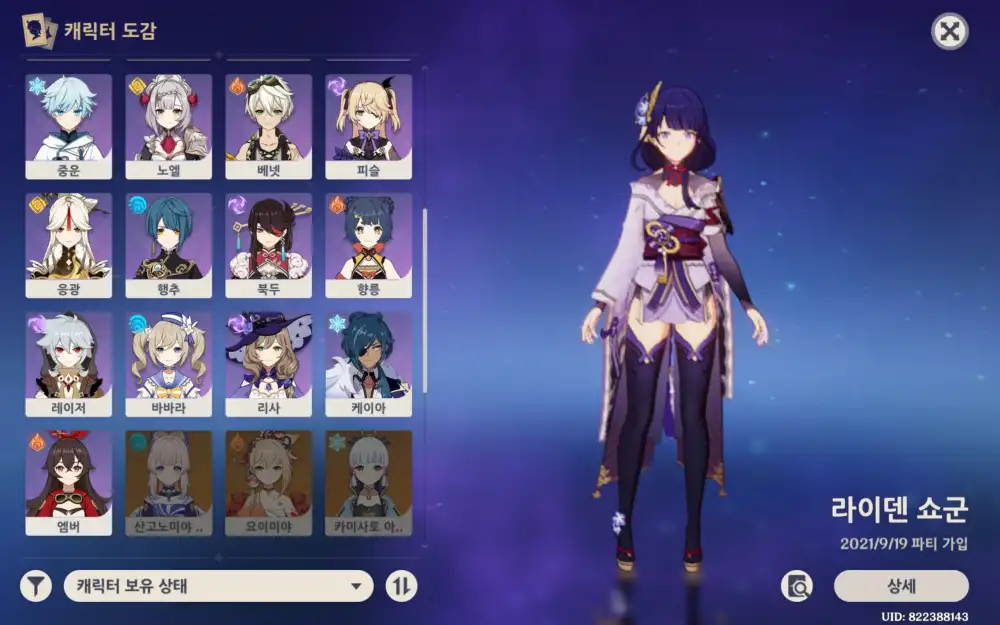Screen dimensions: 1000x625
Task: Select the 레이저 character card
Action: 68,363
